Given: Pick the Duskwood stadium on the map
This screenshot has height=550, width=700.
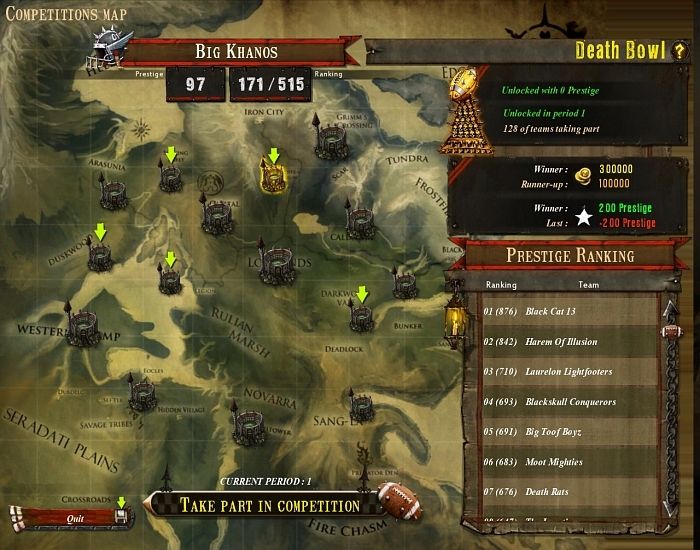Looking at the screenshot, I should tap(99, 257).
